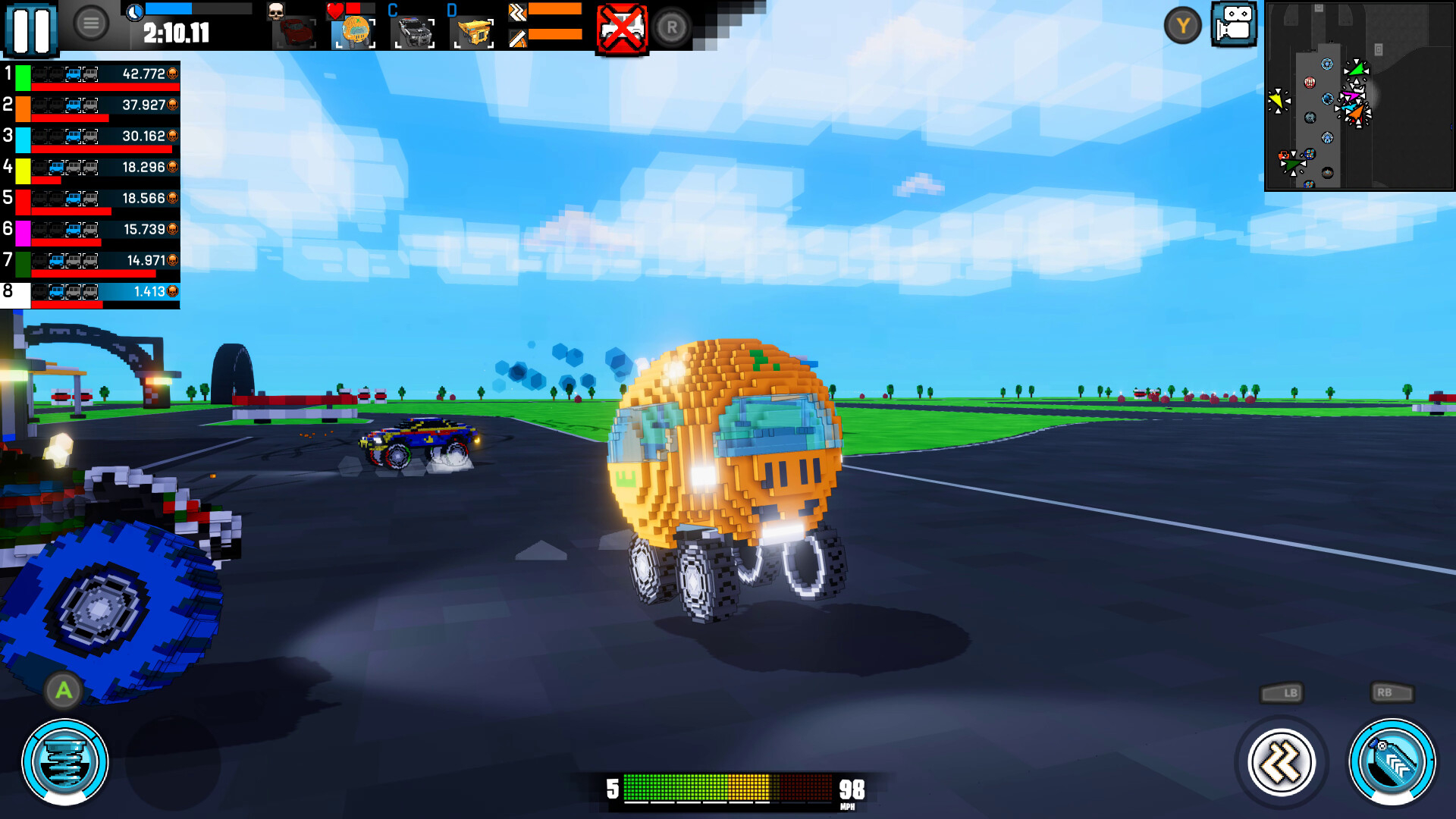Pause the race with the pause button

point(32,30)
